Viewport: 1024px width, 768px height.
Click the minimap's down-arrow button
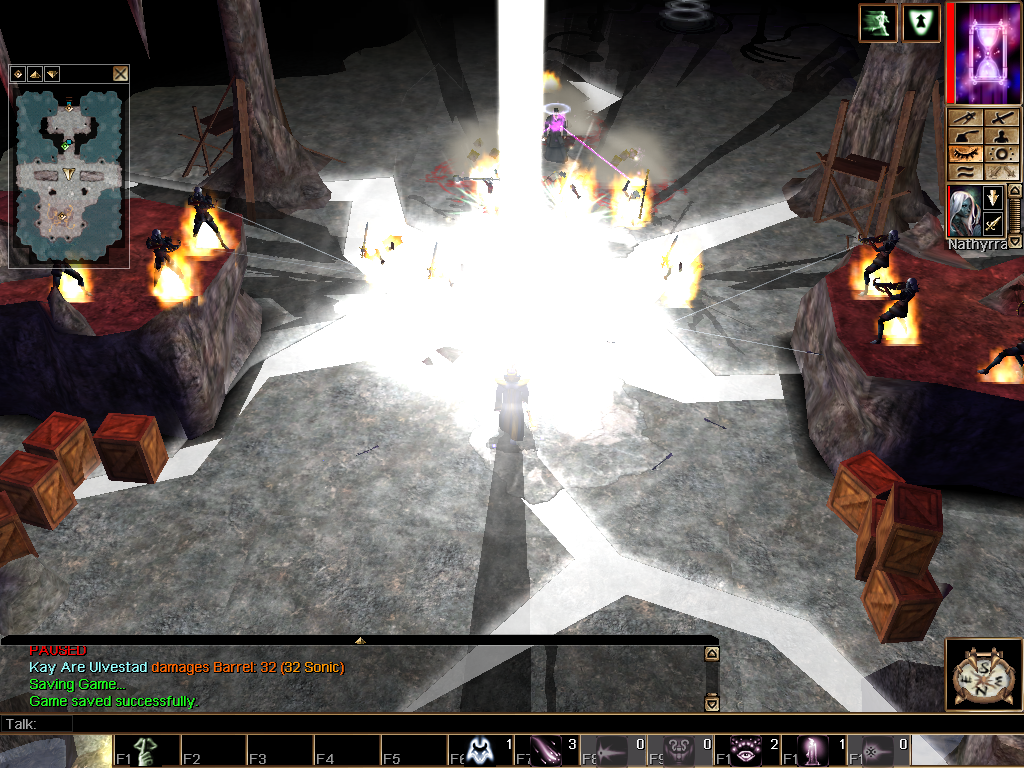(x=51, y=73)
